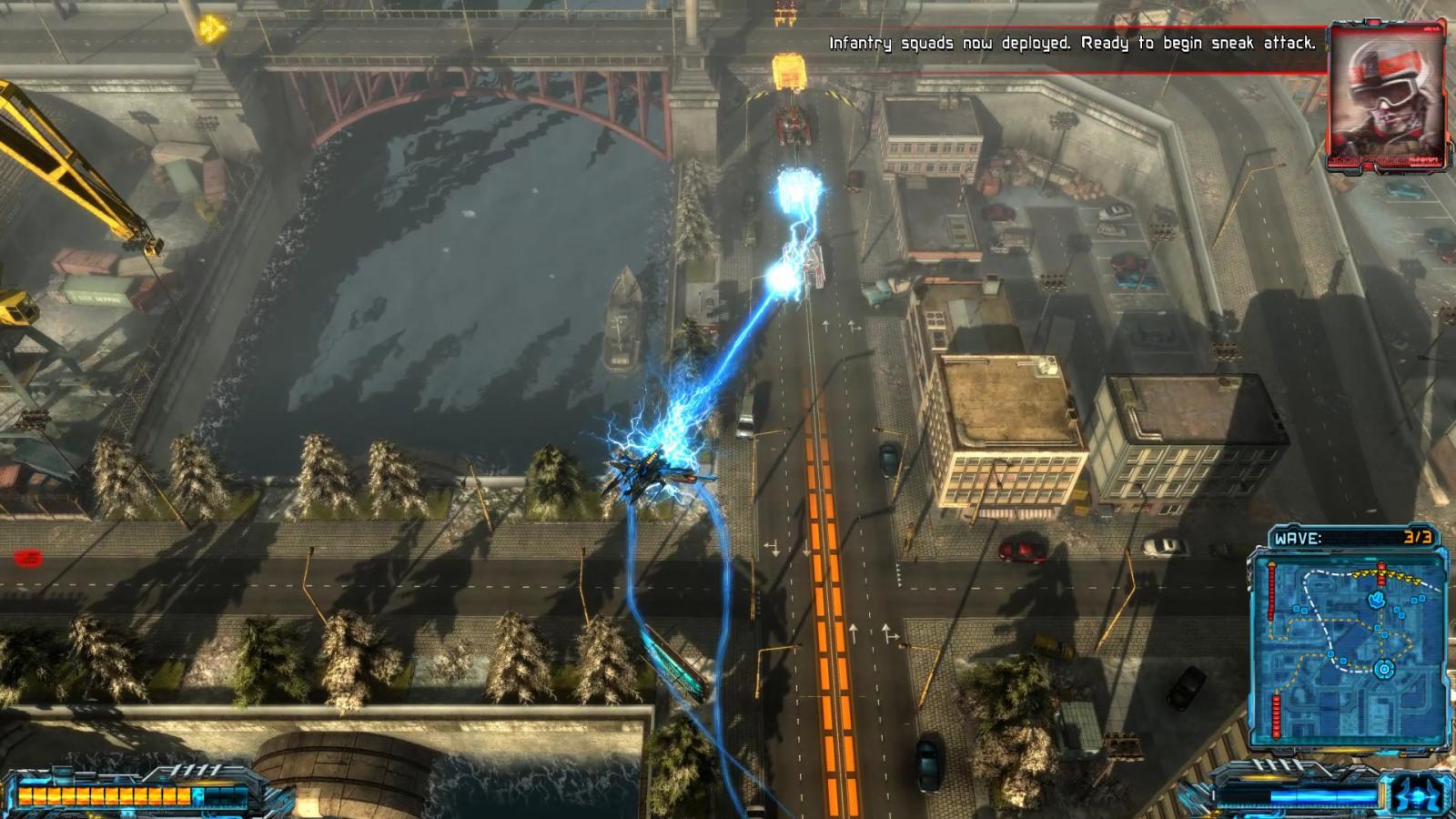Click the city minimap
1456x819 pixels.
point(1350,647)
